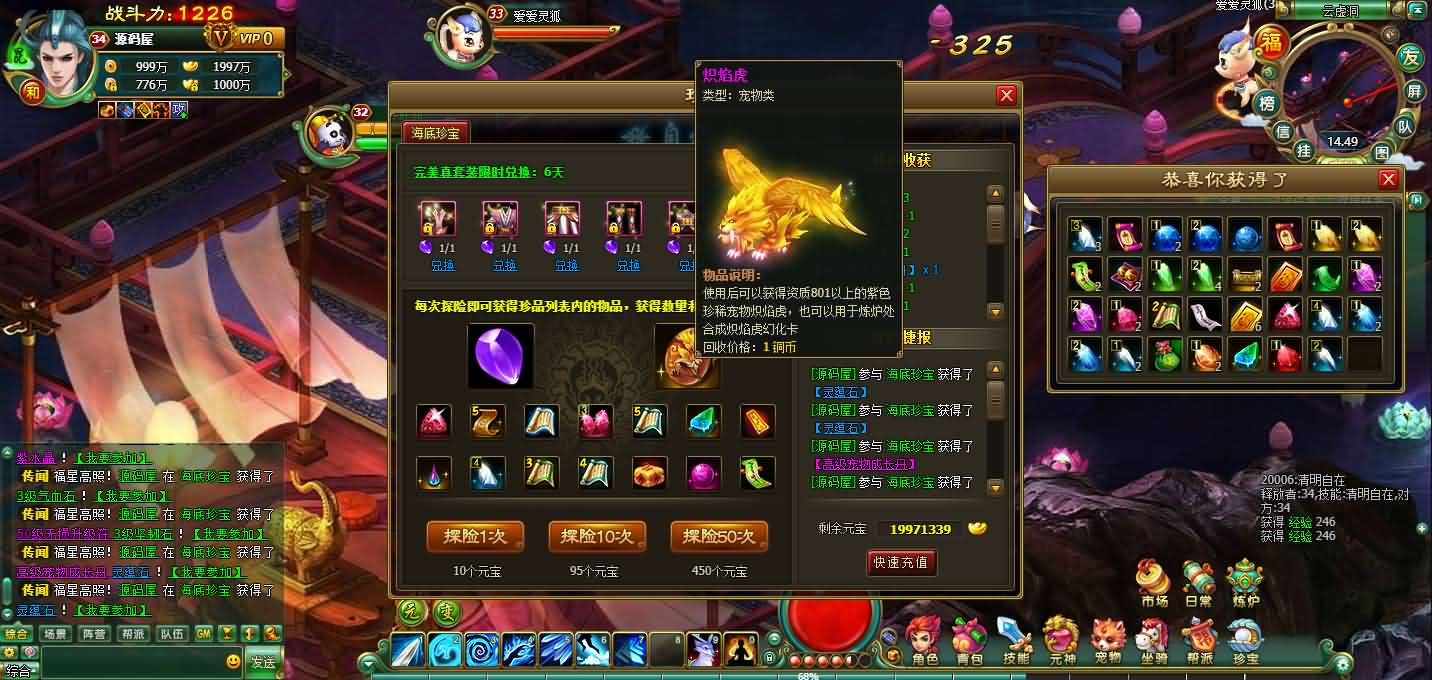Image resolution: width=1432 pixels, height=680 pixels.
Task: Show the 宠物 pet panel
Action: pyautogui.click(x=1107, y=640)
